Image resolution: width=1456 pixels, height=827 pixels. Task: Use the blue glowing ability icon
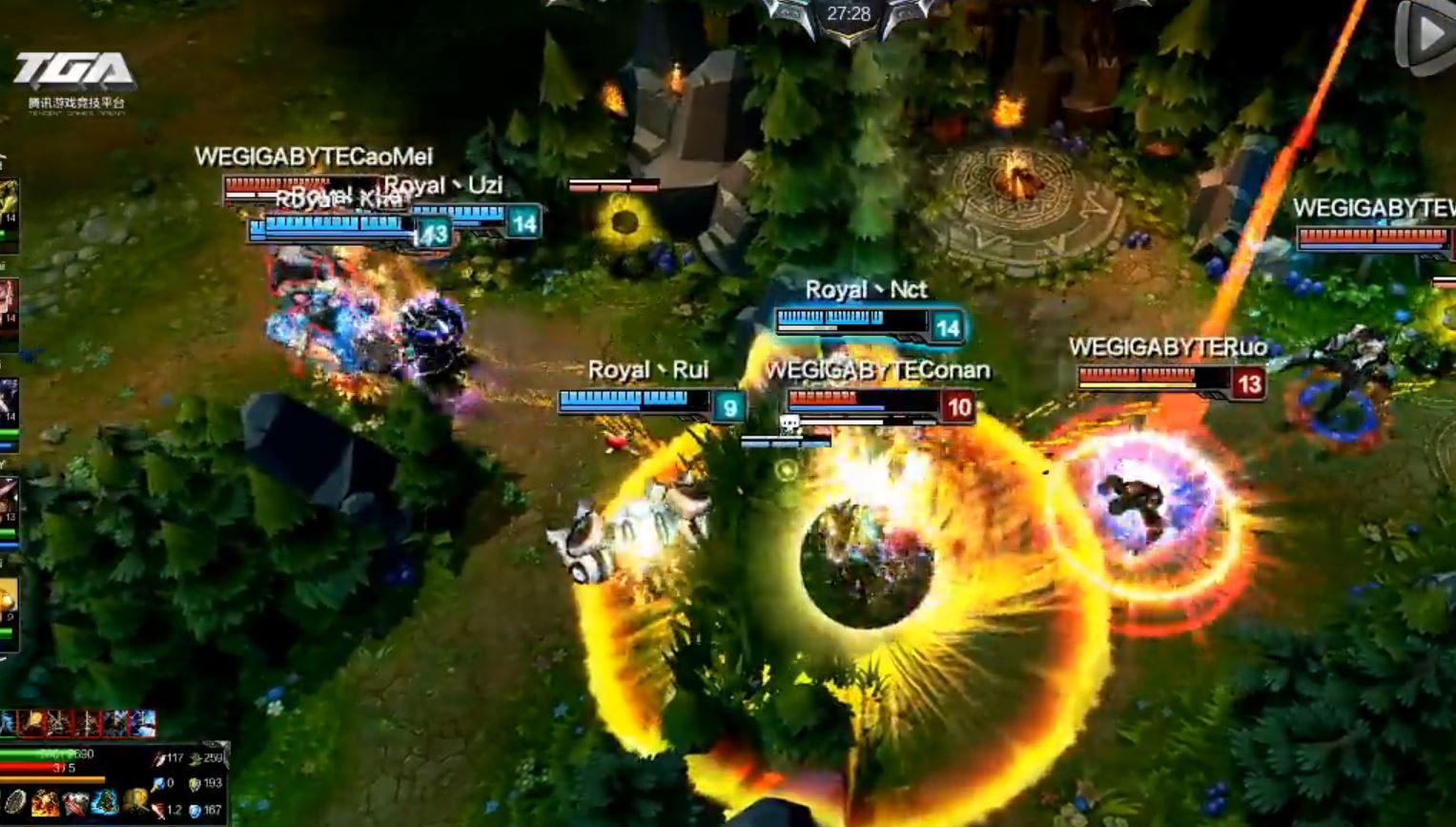[x=105, y=803]
